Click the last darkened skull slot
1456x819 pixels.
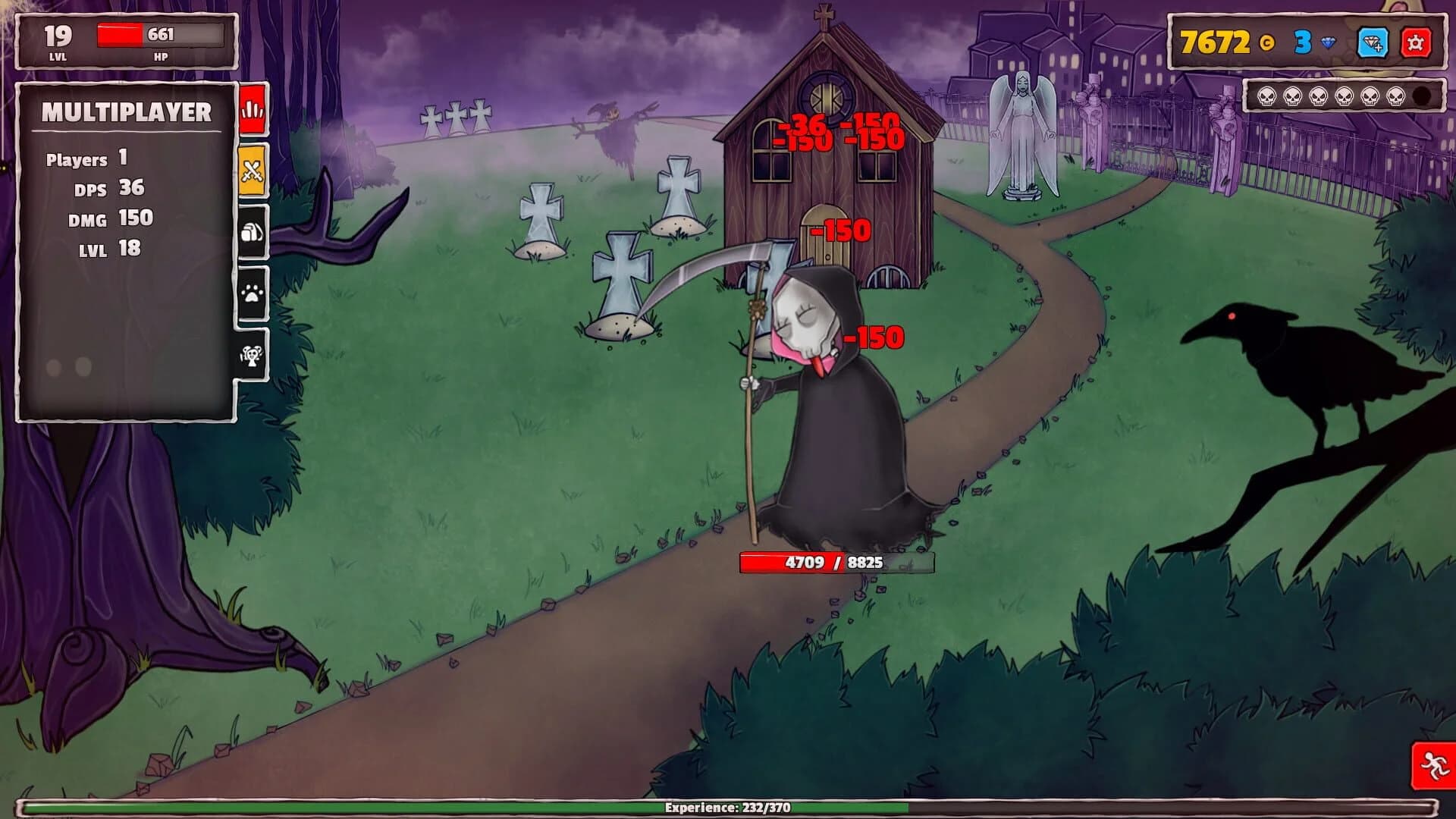(x=1420, y=96)
